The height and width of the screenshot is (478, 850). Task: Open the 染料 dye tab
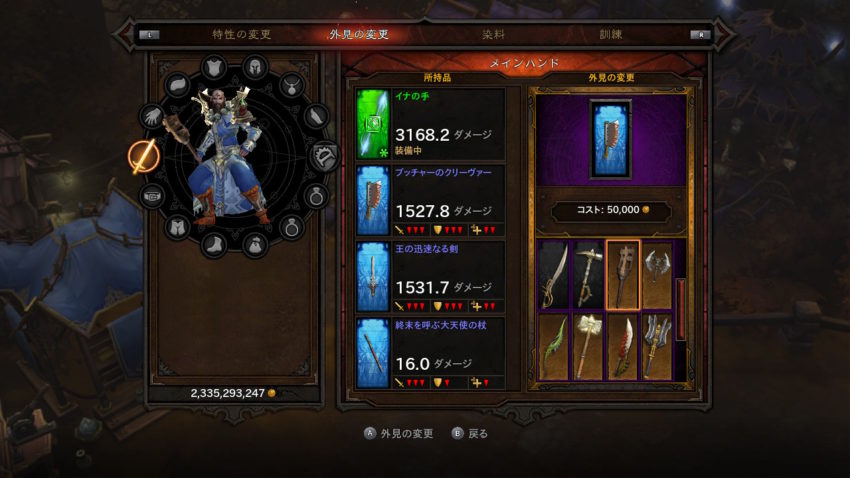pos(493,34)
